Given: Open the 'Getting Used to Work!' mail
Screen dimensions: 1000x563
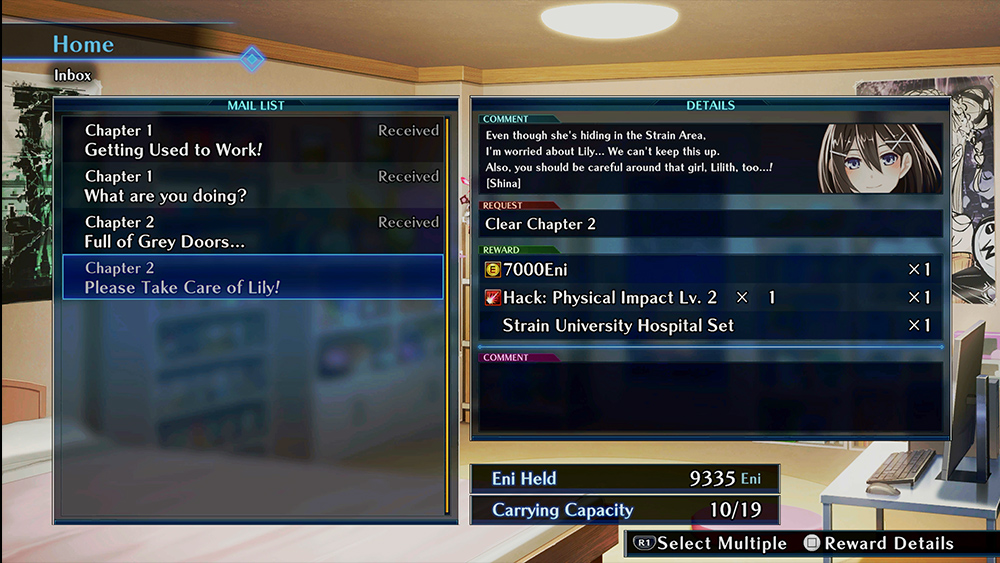Looking at the screenshot, I should 252,140.
